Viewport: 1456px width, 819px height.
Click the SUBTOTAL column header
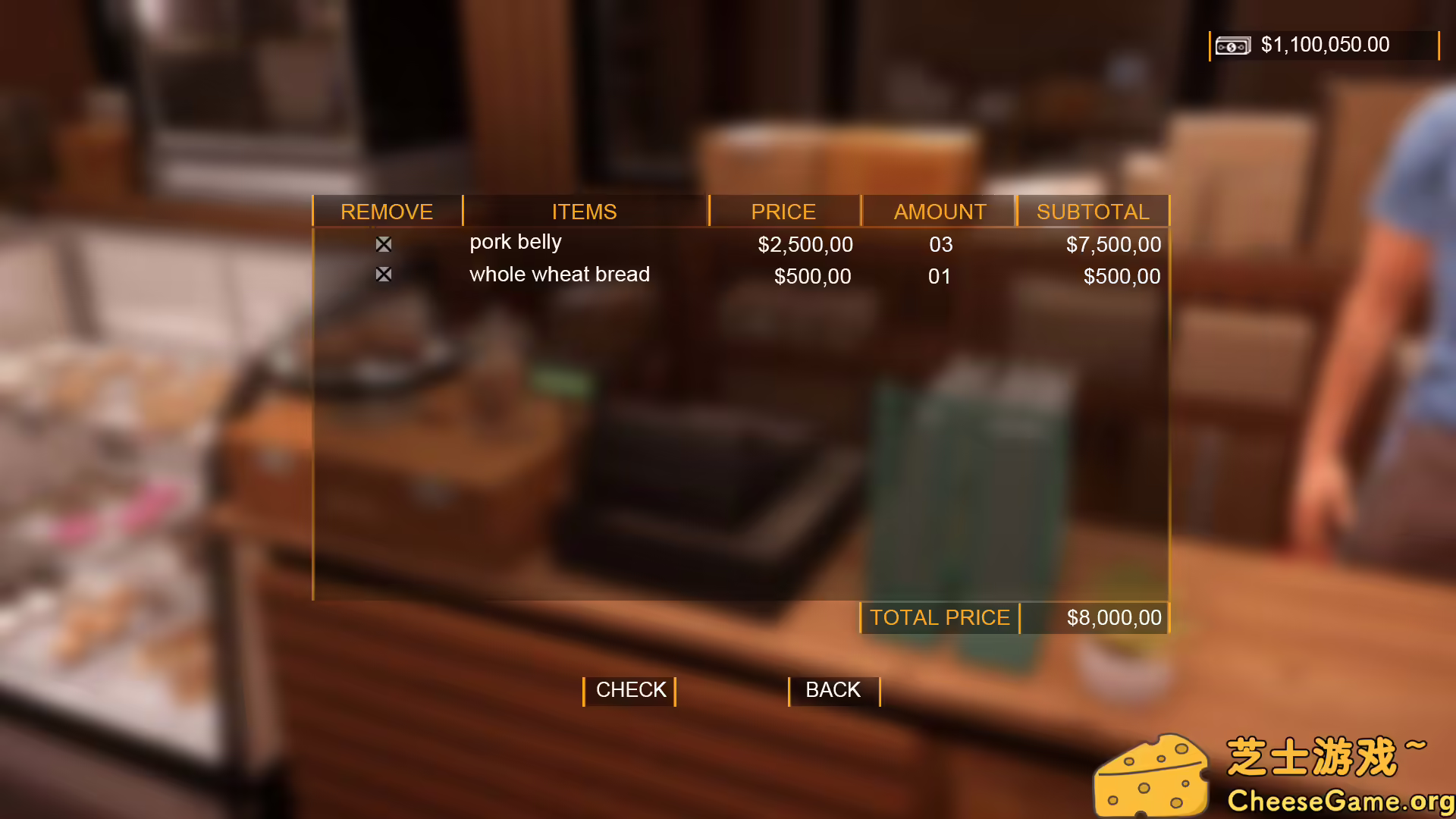click(x=1094, y=212)
